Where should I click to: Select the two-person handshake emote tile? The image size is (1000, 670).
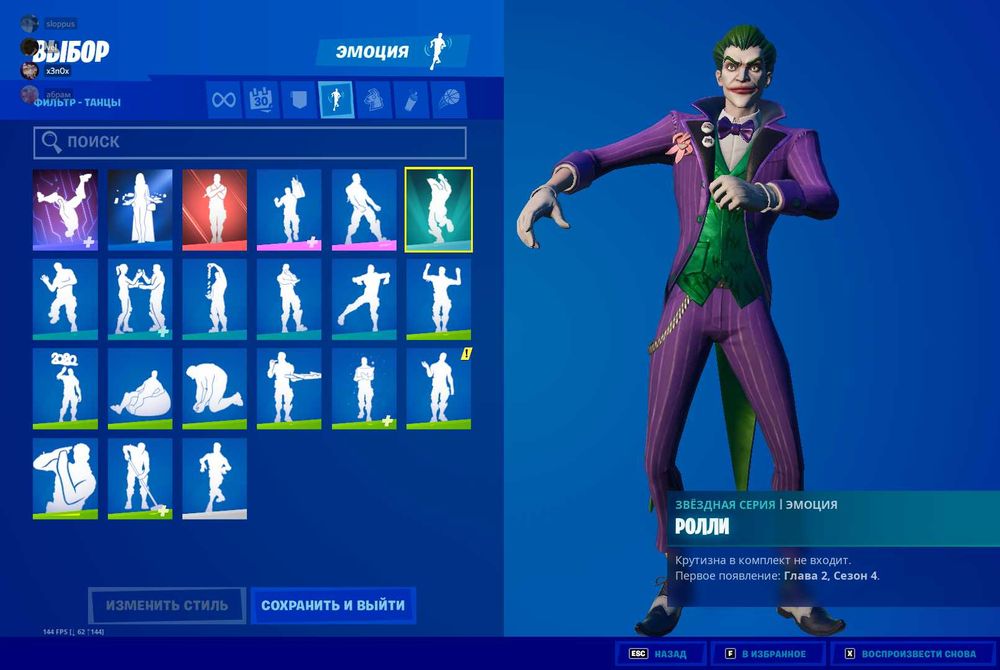[140, 299]
